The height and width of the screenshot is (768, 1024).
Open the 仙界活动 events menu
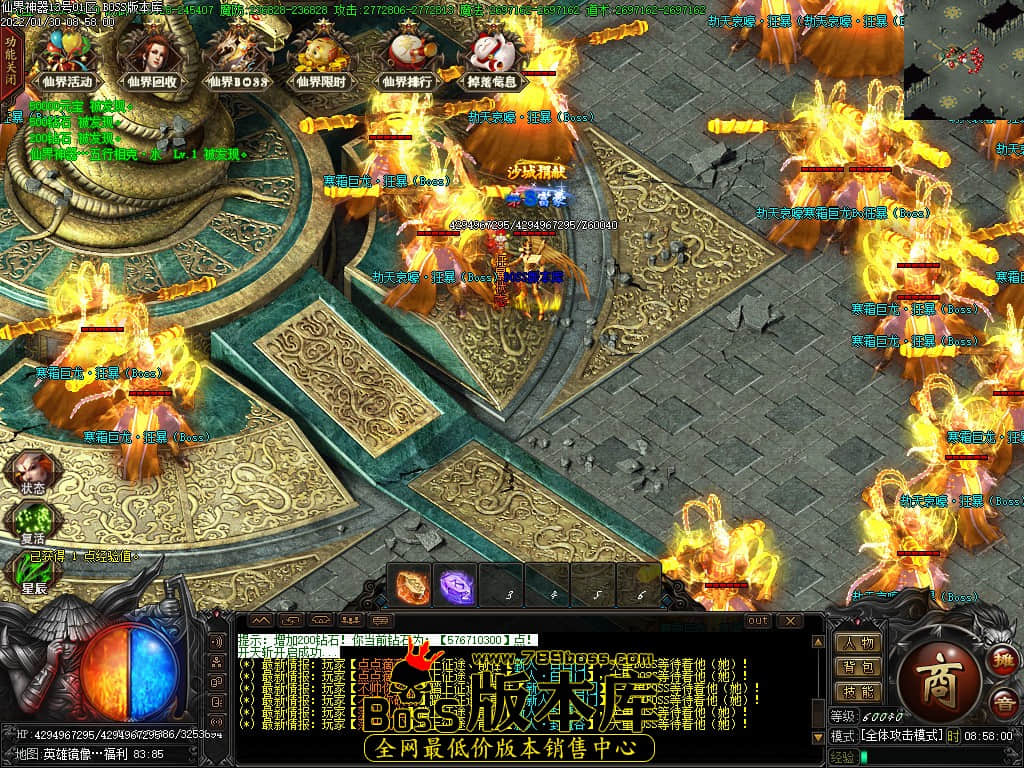68,58
